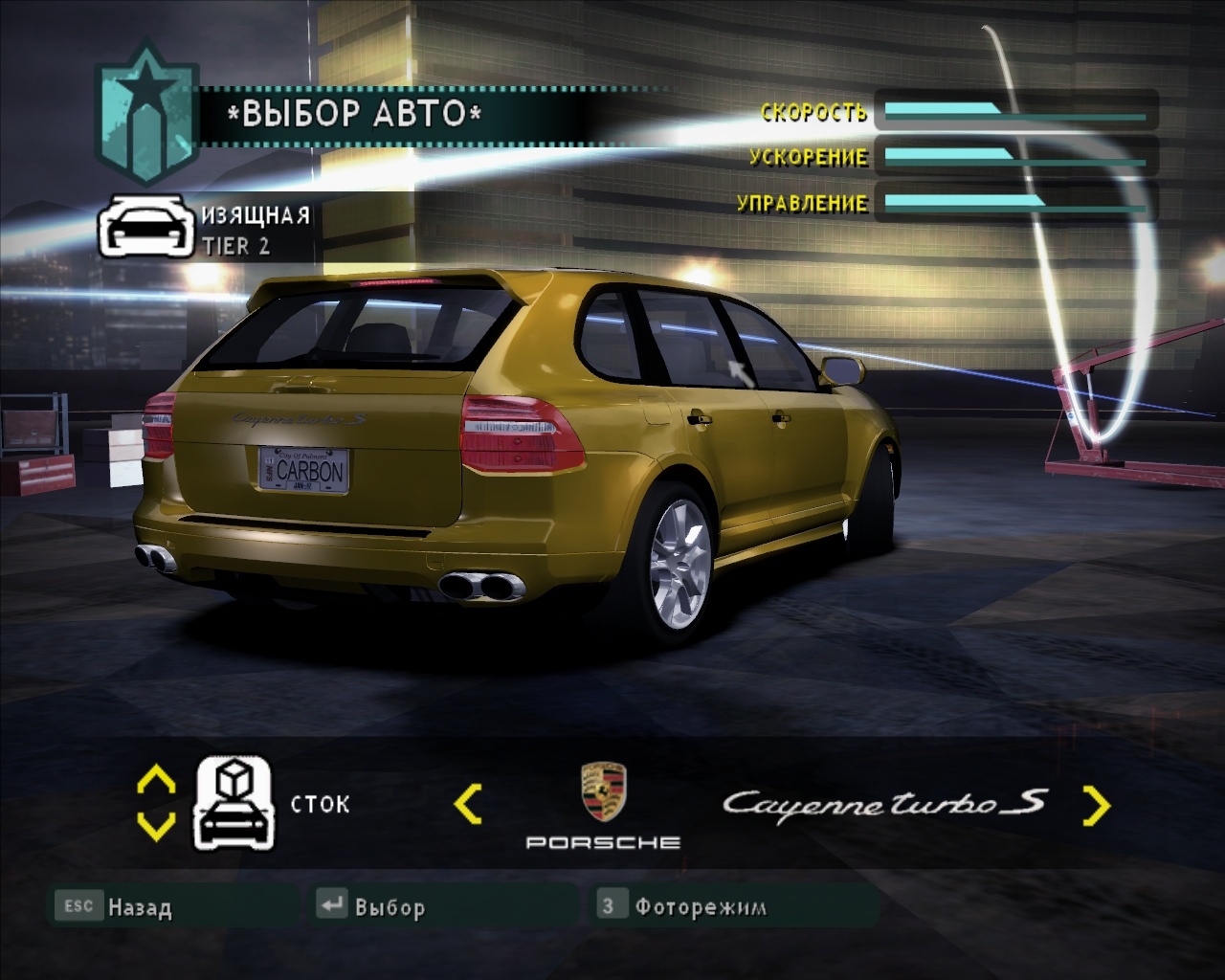Switch to the next car with right arrow

[x=1096, y=805]
